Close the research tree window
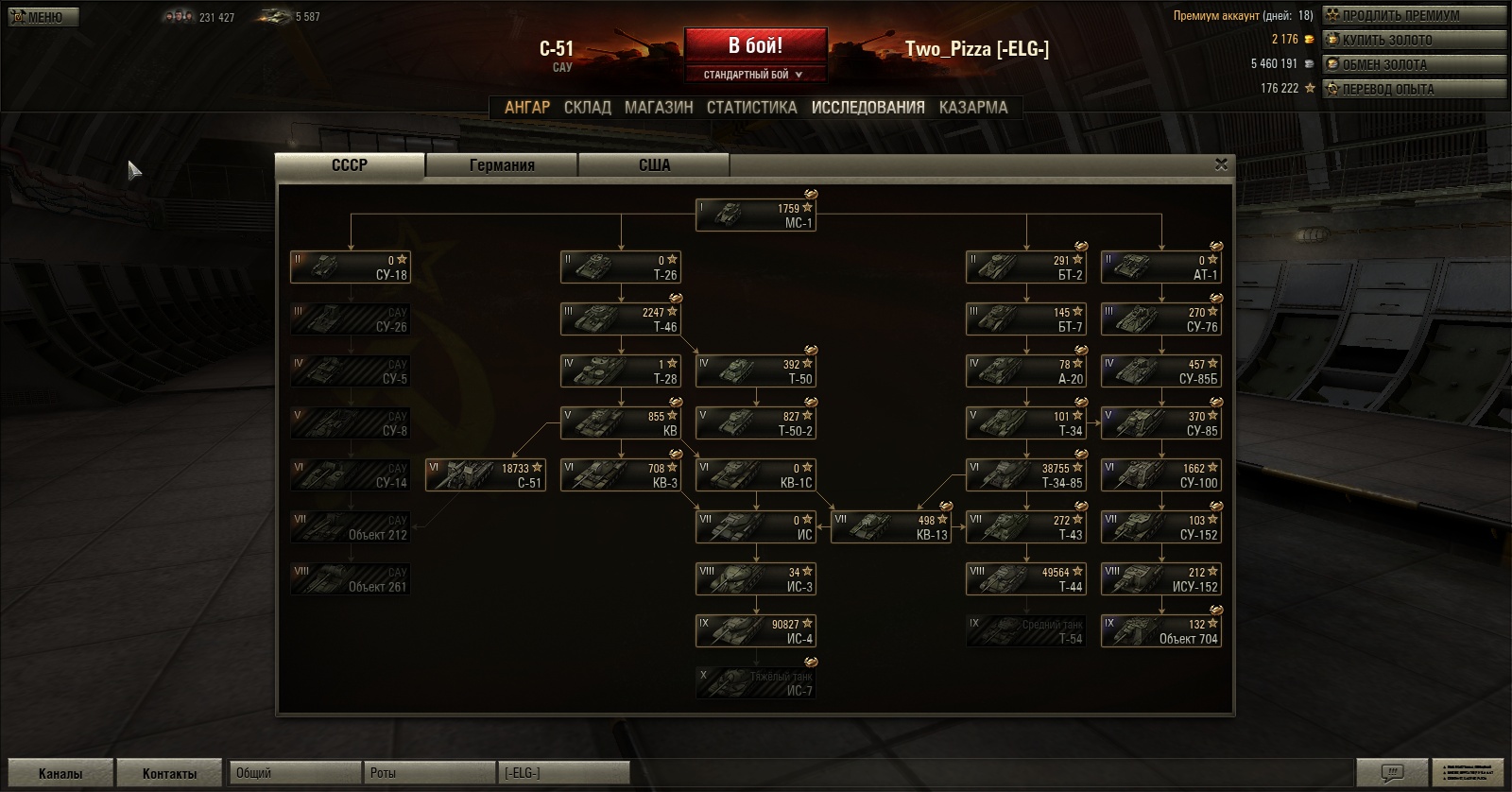The height and width of the screenshot is (792, 1512). coord(1221,164)
